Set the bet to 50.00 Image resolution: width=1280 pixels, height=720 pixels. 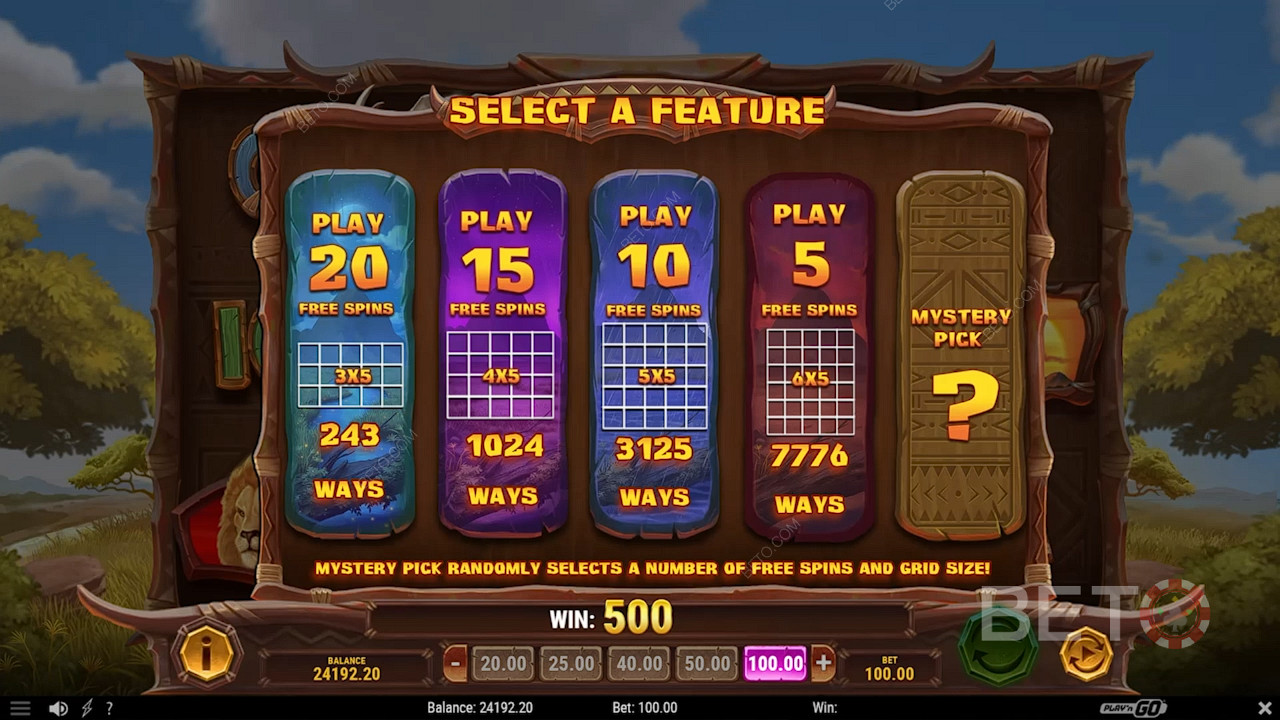tap(707, 663)
